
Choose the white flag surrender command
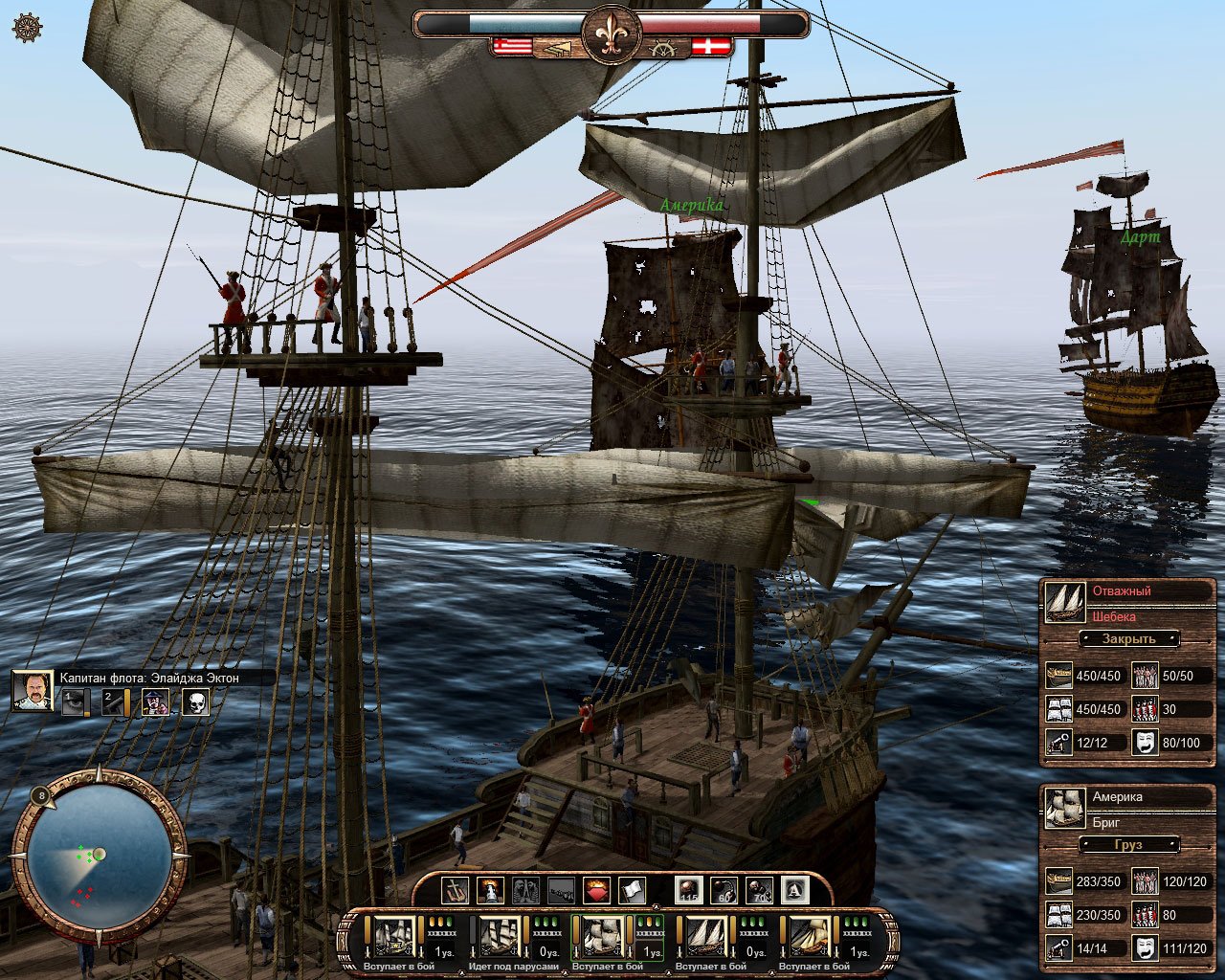click(x=631, y=891)
